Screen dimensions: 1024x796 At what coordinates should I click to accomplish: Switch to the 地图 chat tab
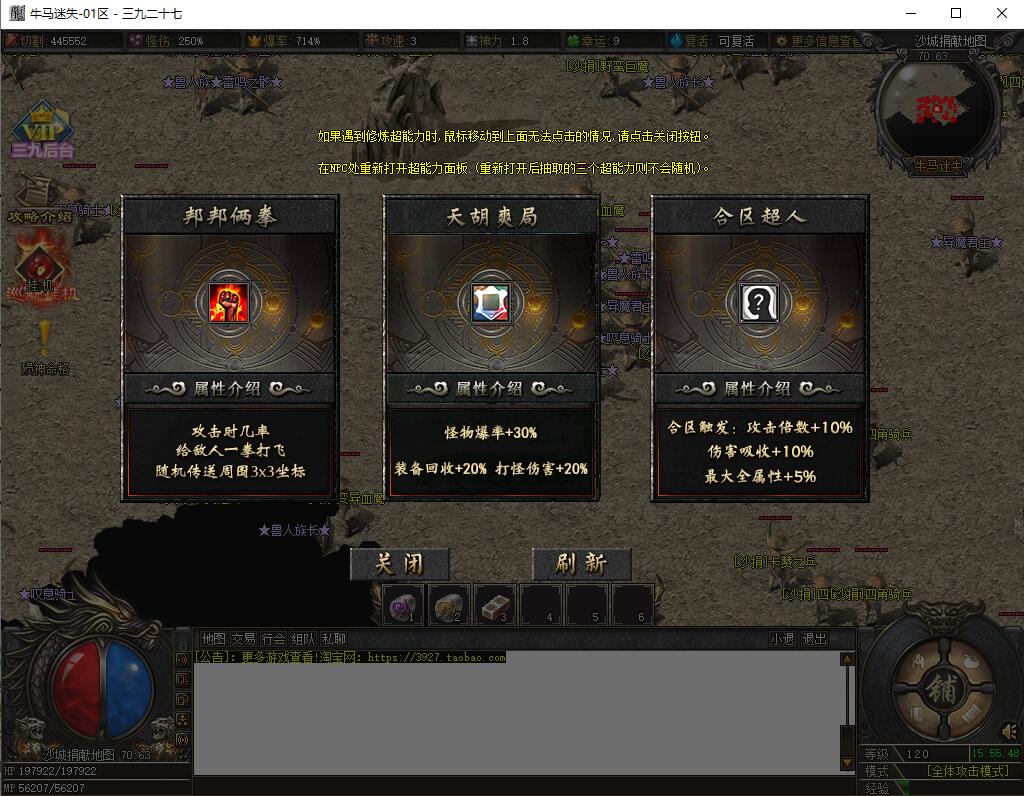pyautogui.click(x=213, y=639)
